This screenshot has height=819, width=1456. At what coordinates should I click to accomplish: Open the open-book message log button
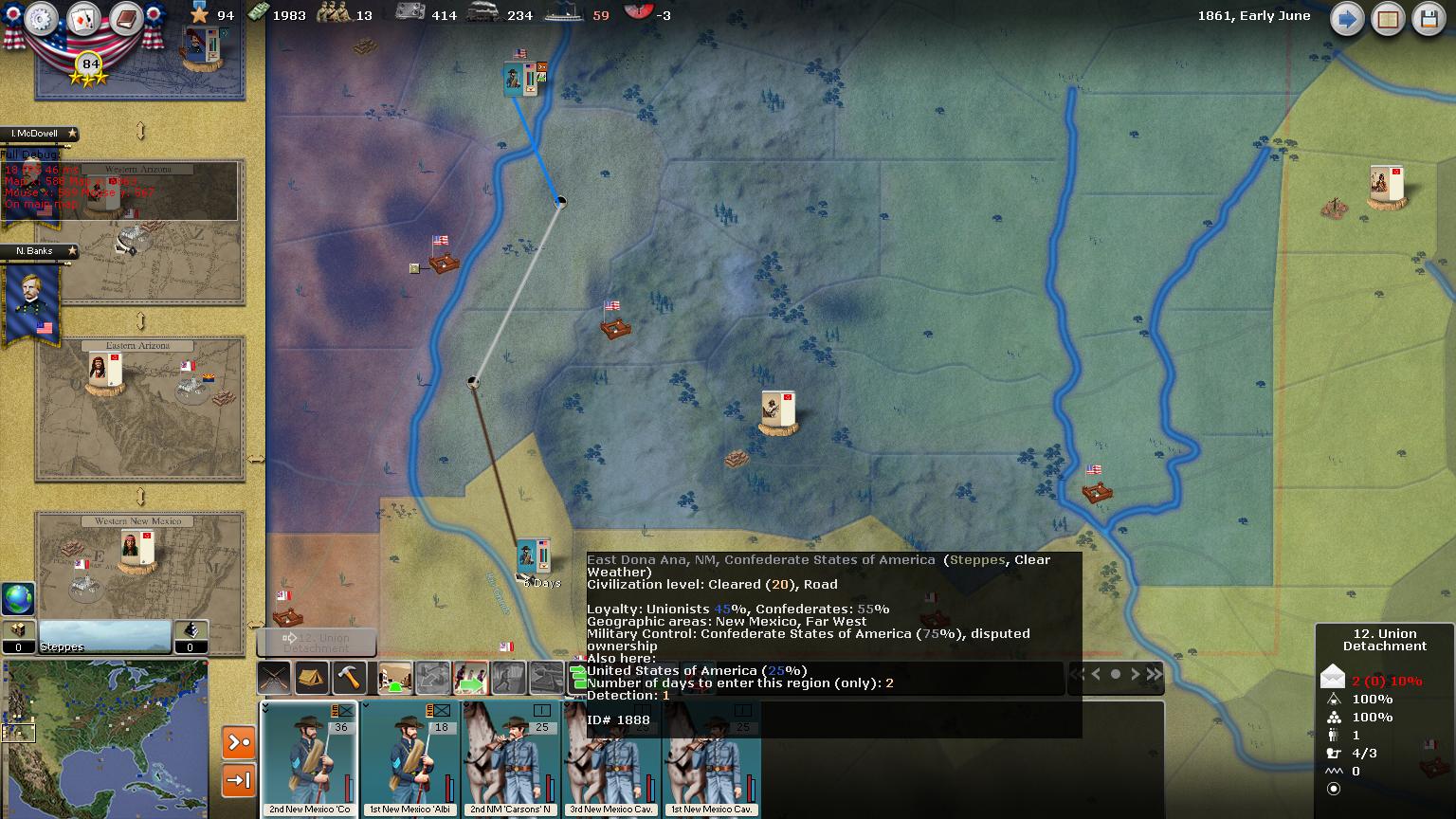[x=1388, y=19]
